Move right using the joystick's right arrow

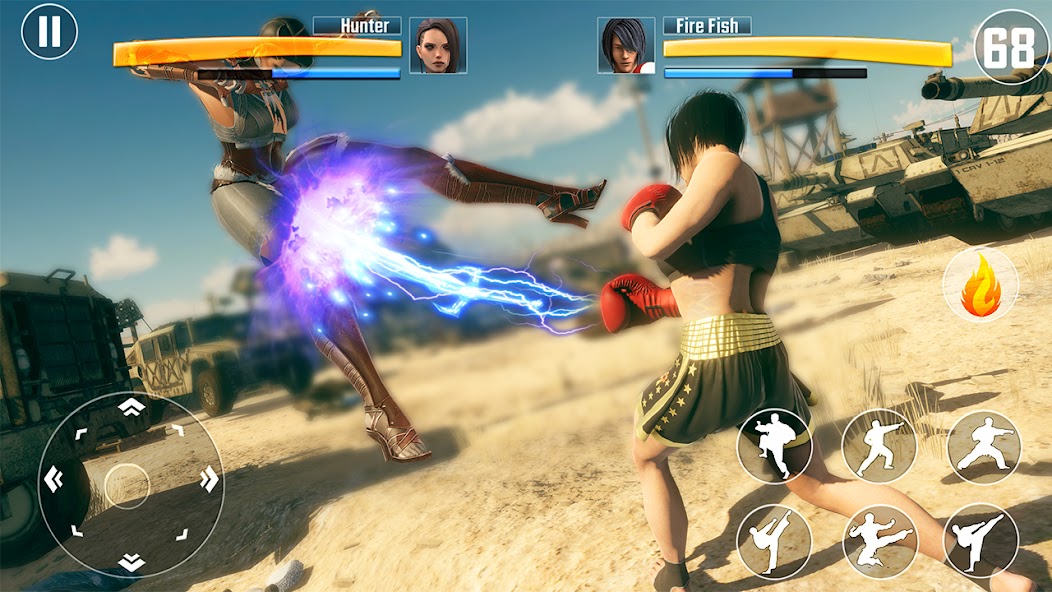(208, 481)
